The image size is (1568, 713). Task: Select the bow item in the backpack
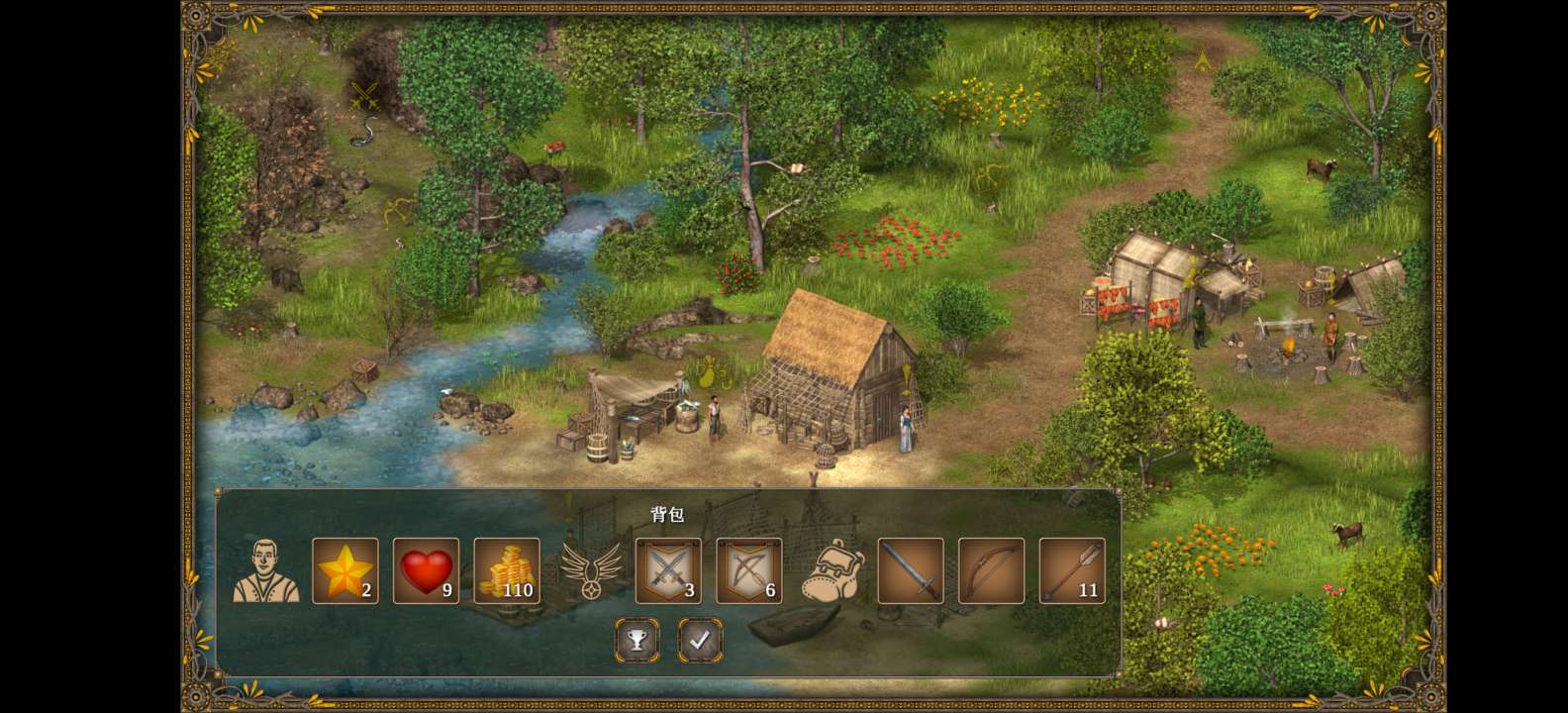click(990, 571)
